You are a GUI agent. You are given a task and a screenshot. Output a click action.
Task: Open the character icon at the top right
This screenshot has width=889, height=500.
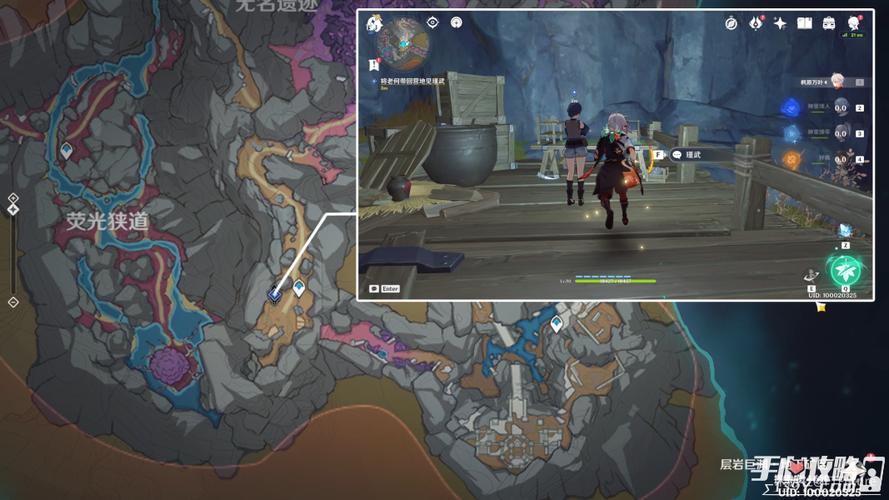853,23
